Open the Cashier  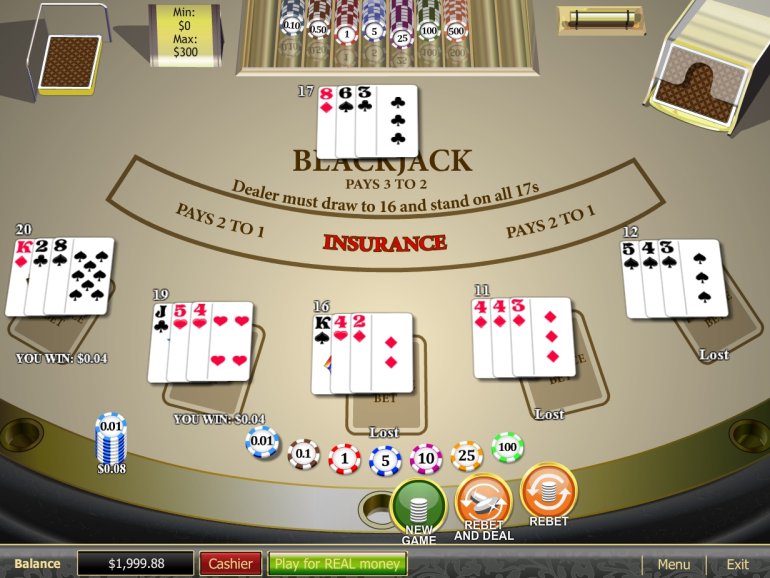pos(230,564)
